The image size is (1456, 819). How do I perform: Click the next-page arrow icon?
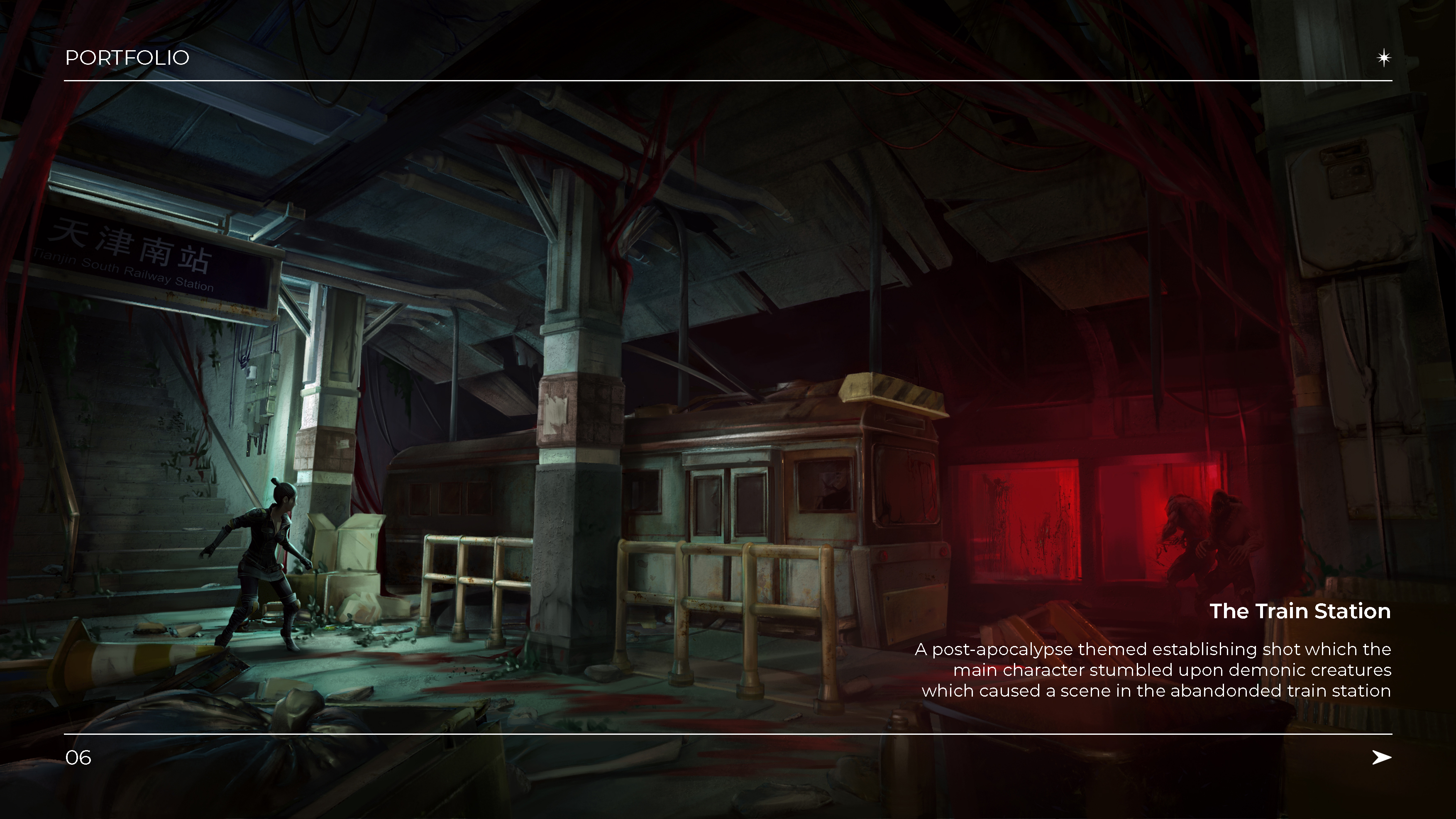[x=1381, y=757]
